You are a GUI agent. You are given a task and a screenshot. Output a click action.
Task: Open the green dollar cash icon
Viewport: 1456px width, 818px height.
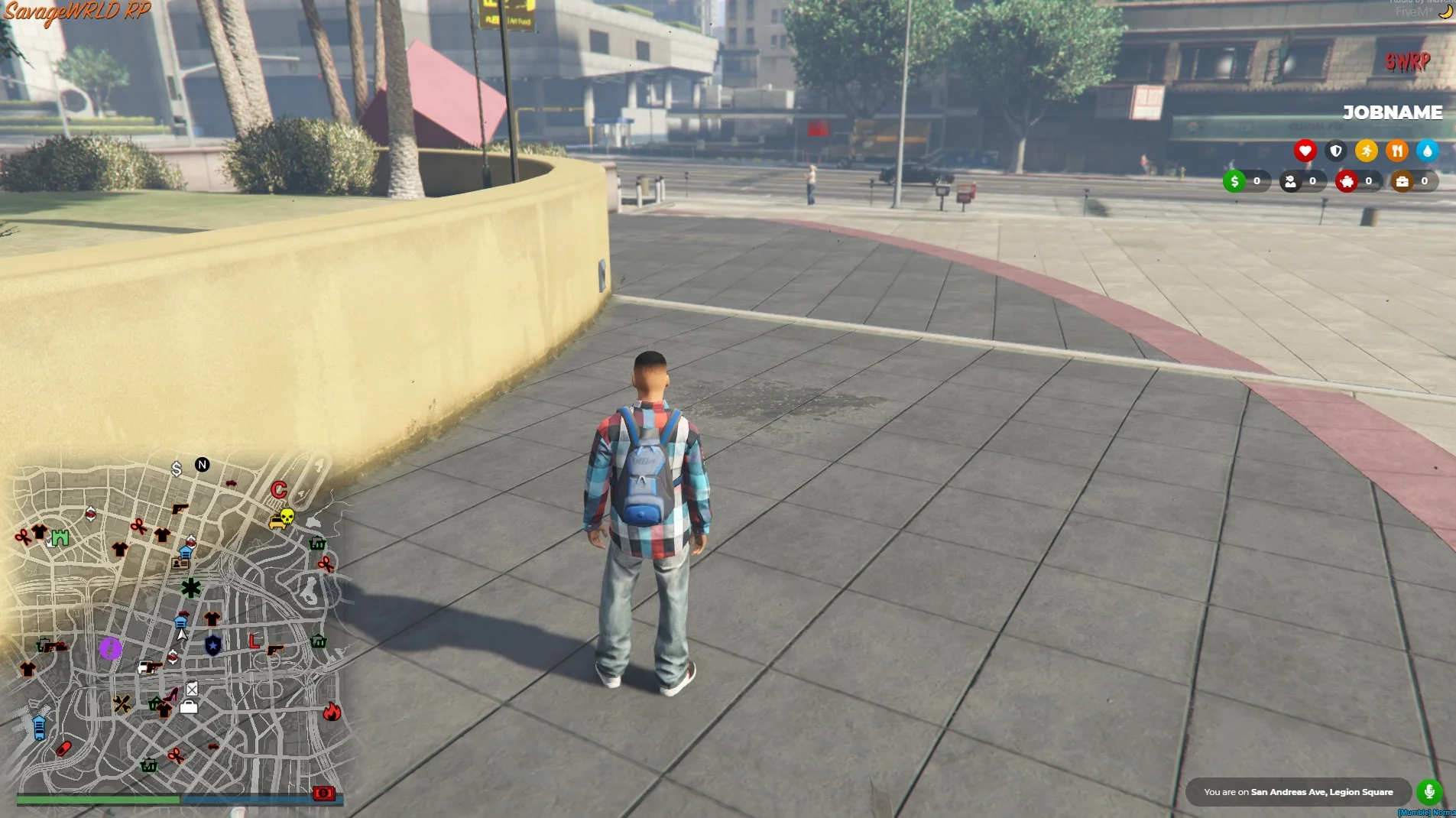point(1234,181)
